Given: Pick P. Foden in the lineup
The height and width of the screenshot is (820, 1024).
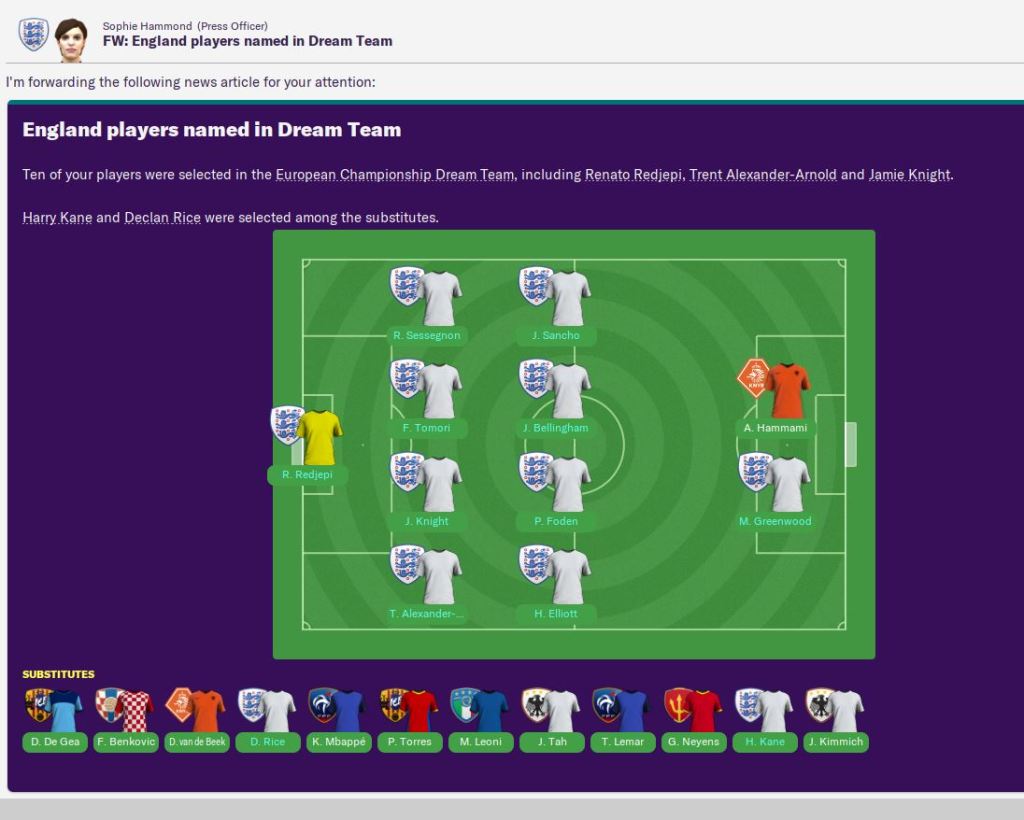Looking at the screenshot, I should (x=556, y=521).
